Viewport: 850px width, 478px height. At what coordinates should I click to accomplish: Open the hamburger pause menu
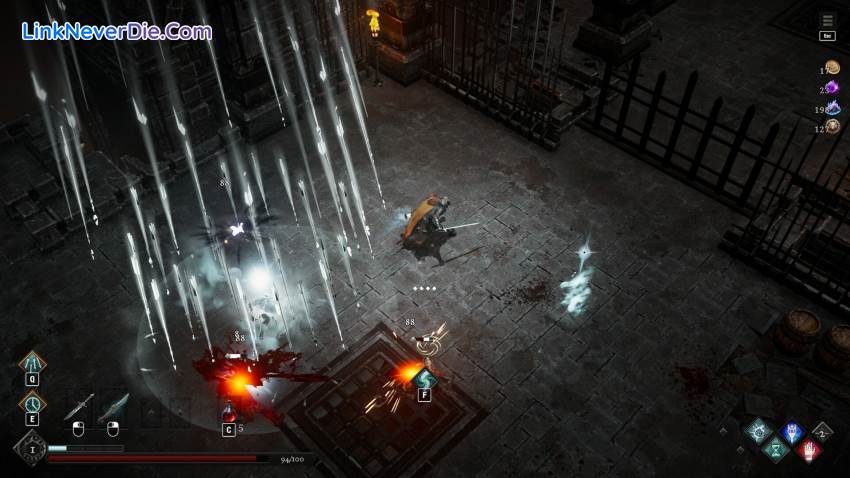(x=827, y=20)
